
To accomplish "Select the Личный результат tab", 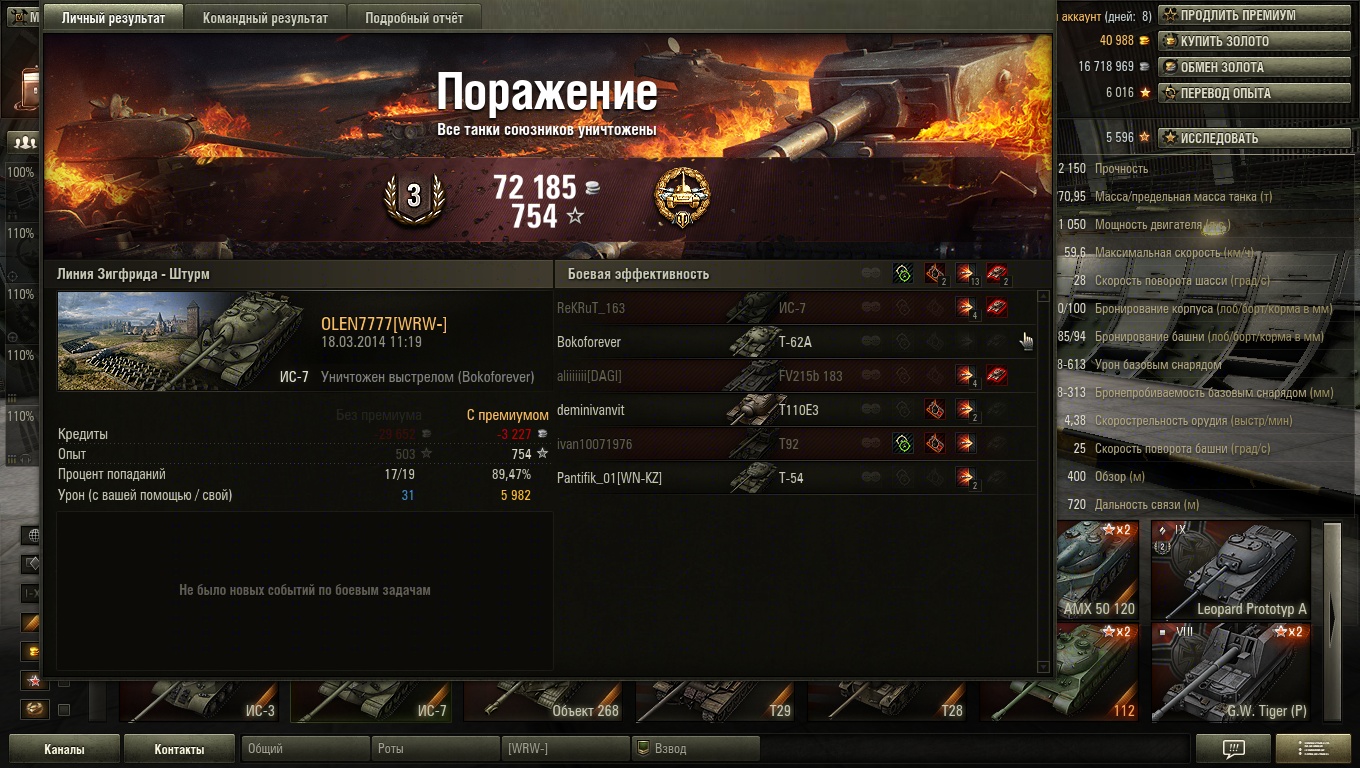I will click(113, 18).
